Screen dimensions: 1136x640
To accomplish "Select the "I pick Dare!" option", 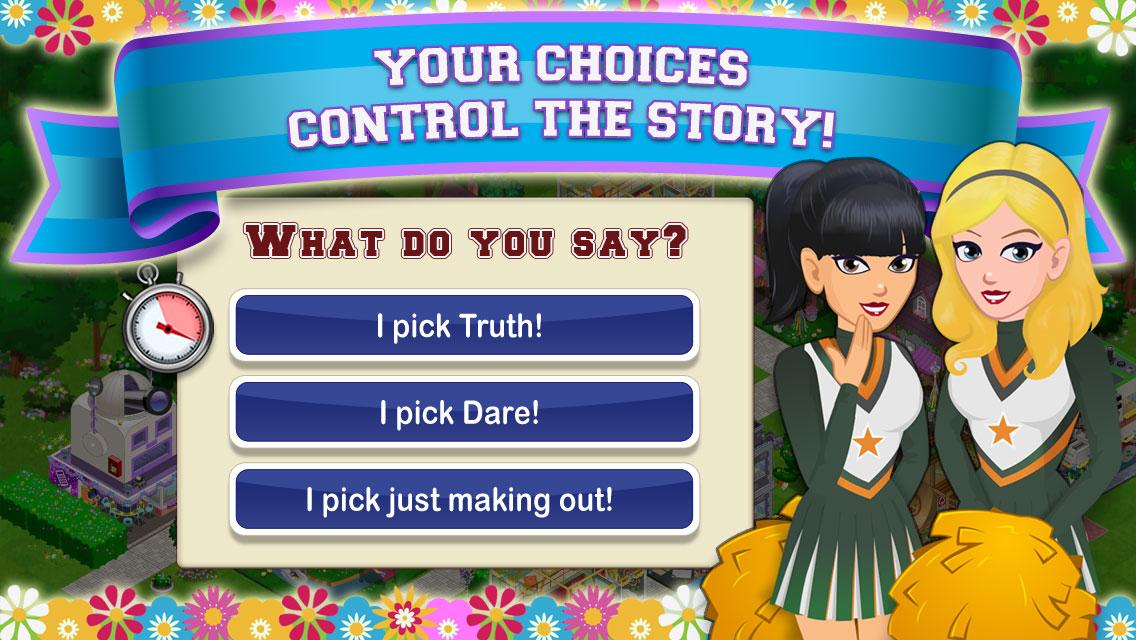I will [x=462, y=413].
